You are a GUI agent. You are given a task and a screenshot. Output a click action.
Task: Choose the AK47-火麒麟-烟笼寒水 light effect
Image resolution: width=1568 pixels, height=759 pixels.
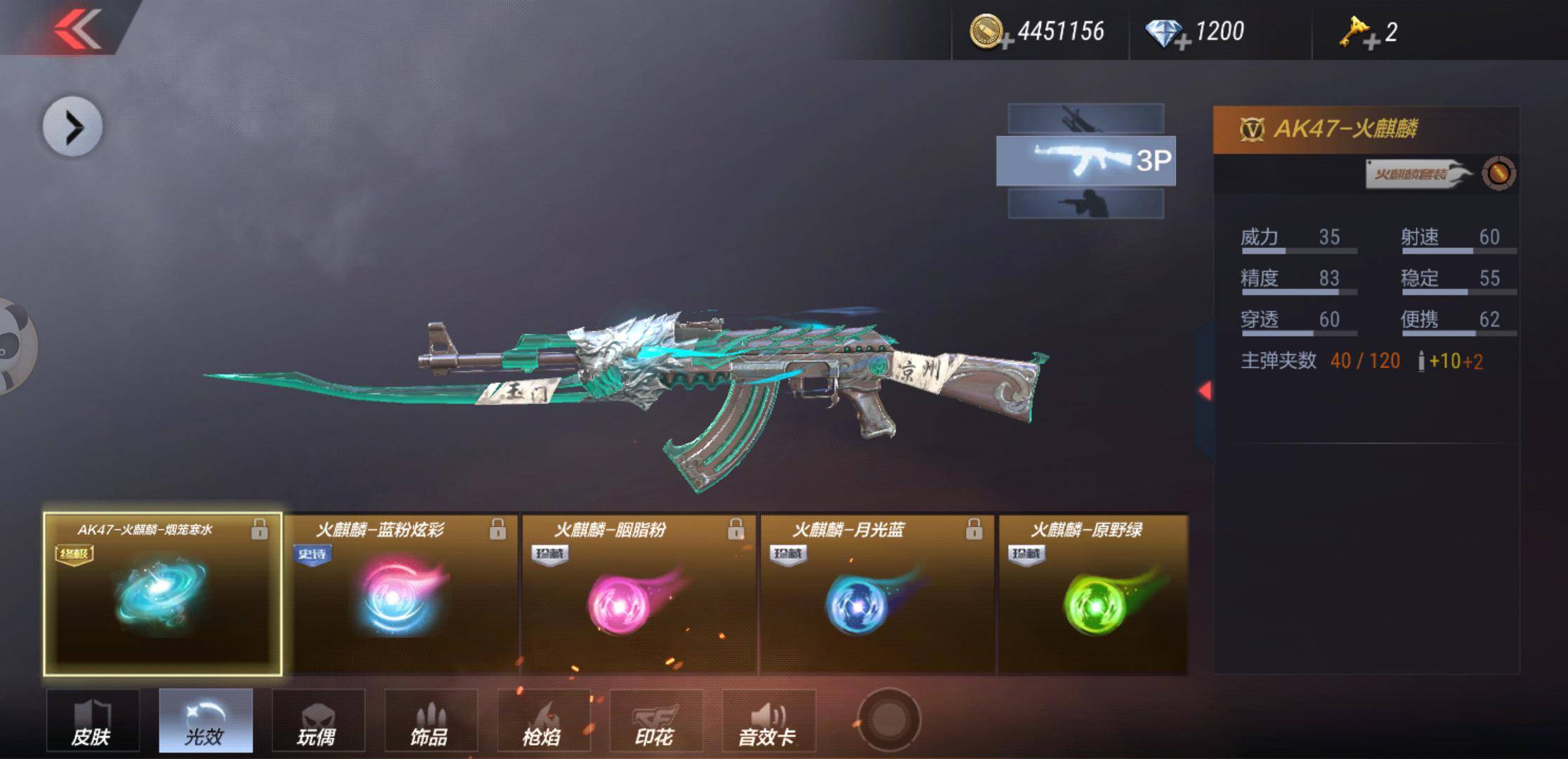[163, 595]
